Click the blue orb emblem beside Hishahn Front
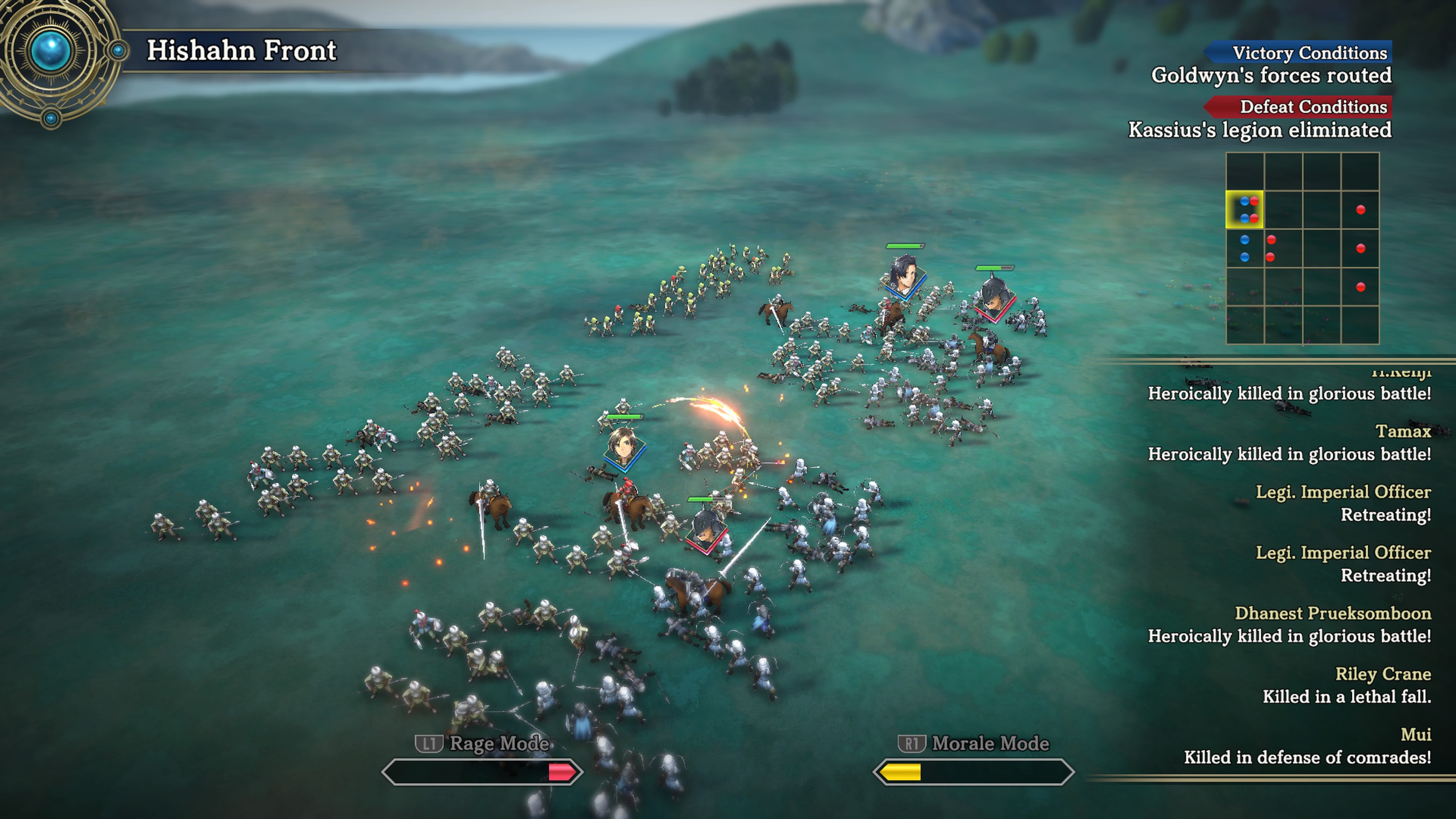This screenshot has height=819, width=1456. [x=52, y=52]
